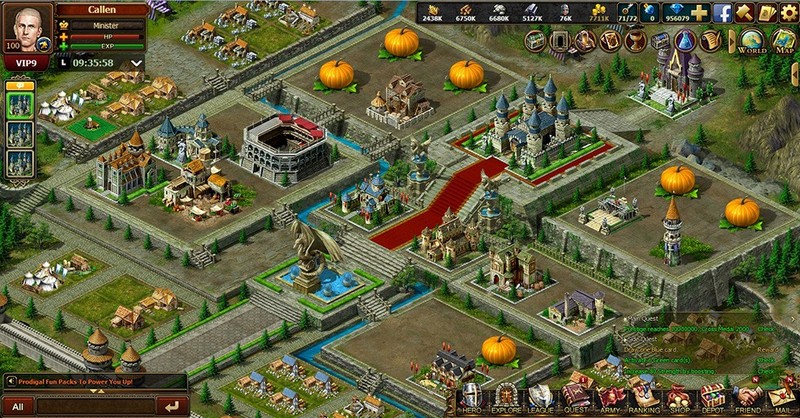This screenshot has width=800, height=418.
Task: Open the League menu
Action: [541, 397]
